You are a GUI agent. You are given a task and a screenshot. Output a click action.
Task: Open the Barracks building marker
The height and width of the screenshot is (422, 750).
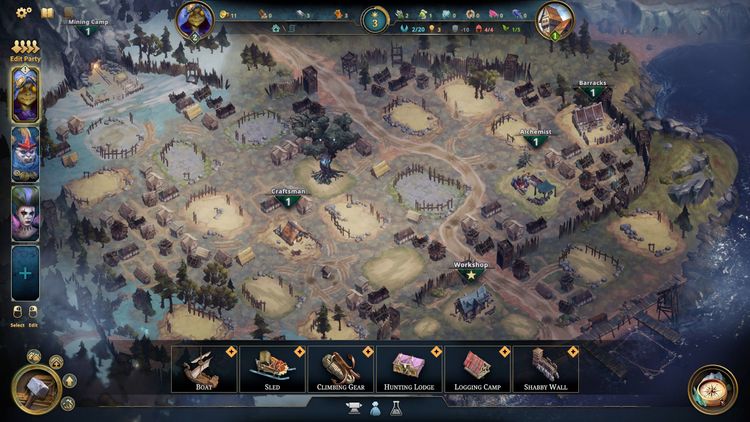tap(592, 89)
